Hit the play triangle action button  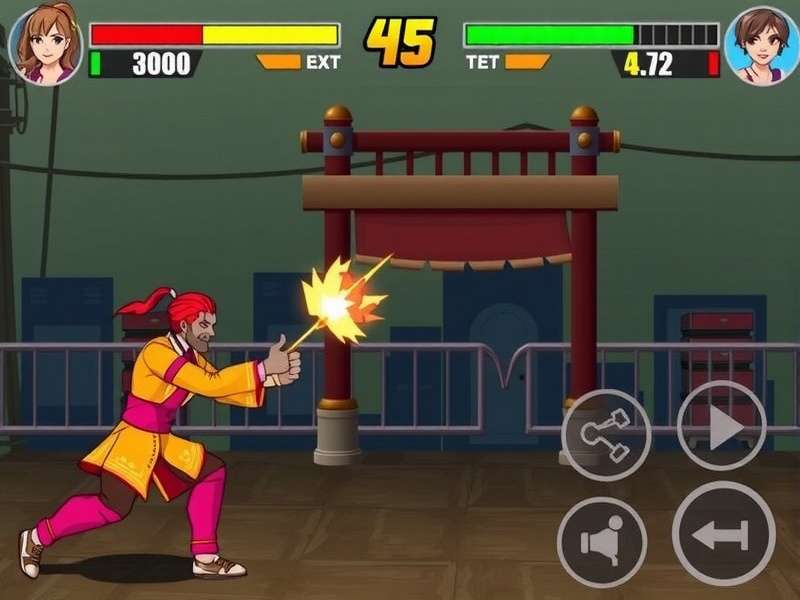pyautogui.click(x=722, y=426)
